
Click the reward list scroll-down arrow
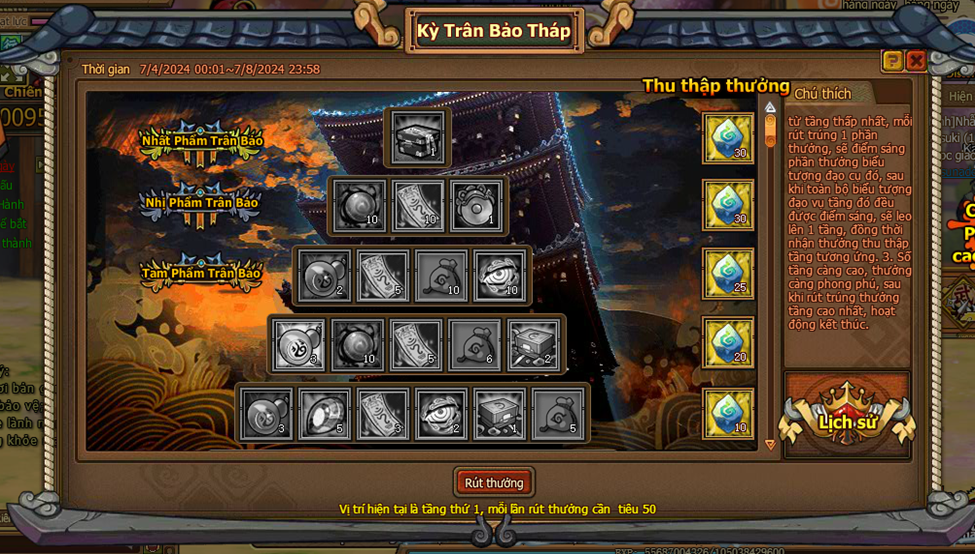(x=770, y=444)
